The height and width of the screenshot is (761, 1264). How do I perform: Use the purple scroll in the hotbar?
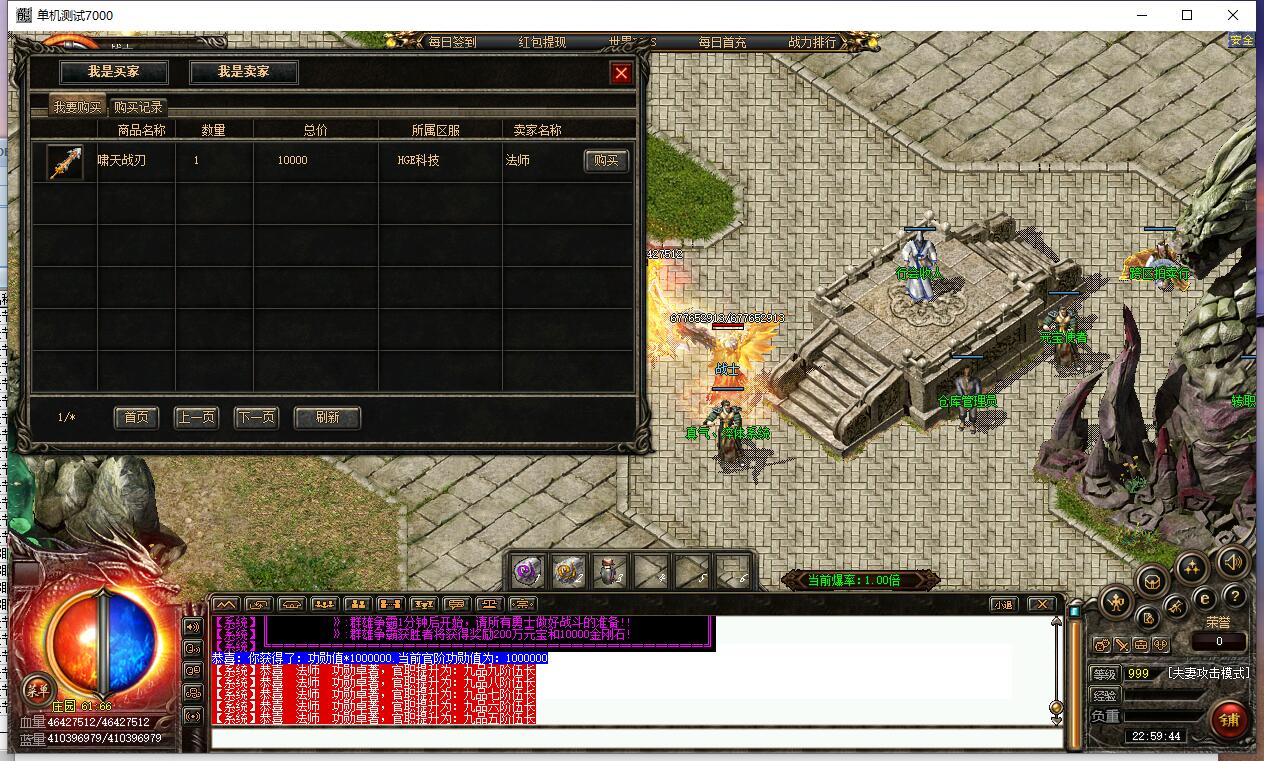tap(528, 572)
